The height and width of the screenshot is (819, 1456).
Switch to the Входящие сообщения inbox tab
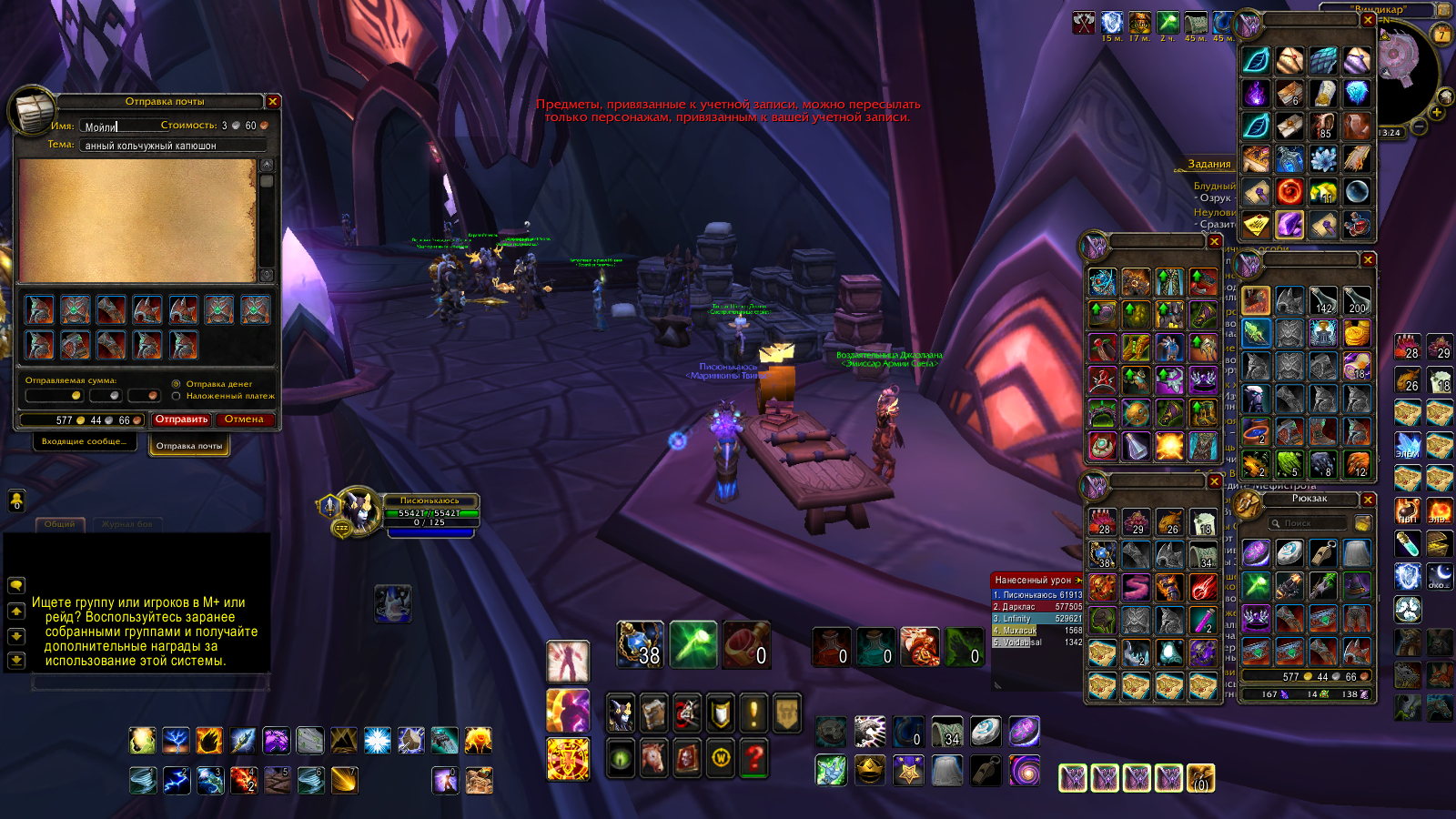pyautogui.click(x=85, y=441)
